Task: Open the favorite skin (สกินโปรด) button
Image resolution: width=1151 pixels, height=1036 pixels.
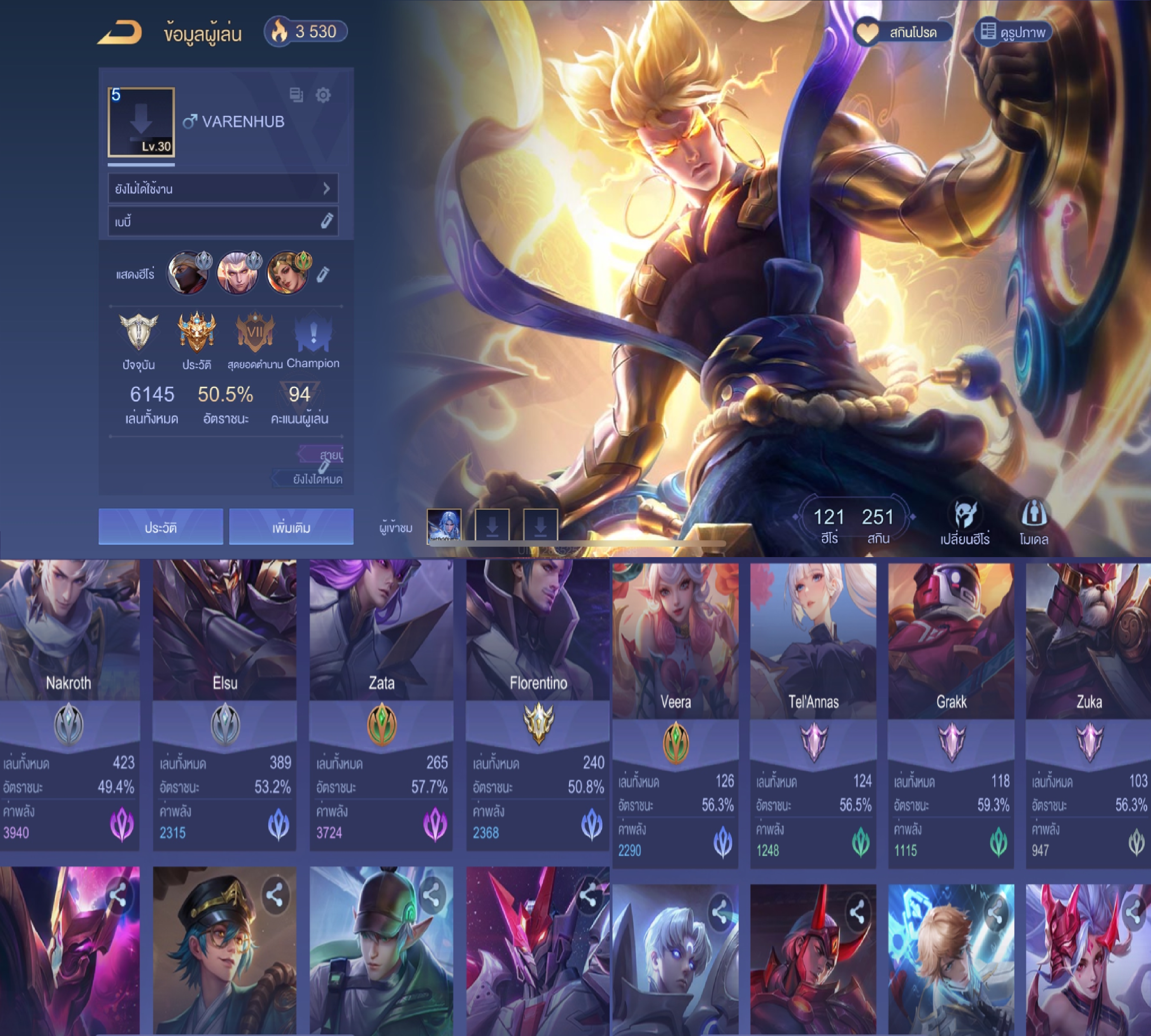Action: [x=902, y=33]
